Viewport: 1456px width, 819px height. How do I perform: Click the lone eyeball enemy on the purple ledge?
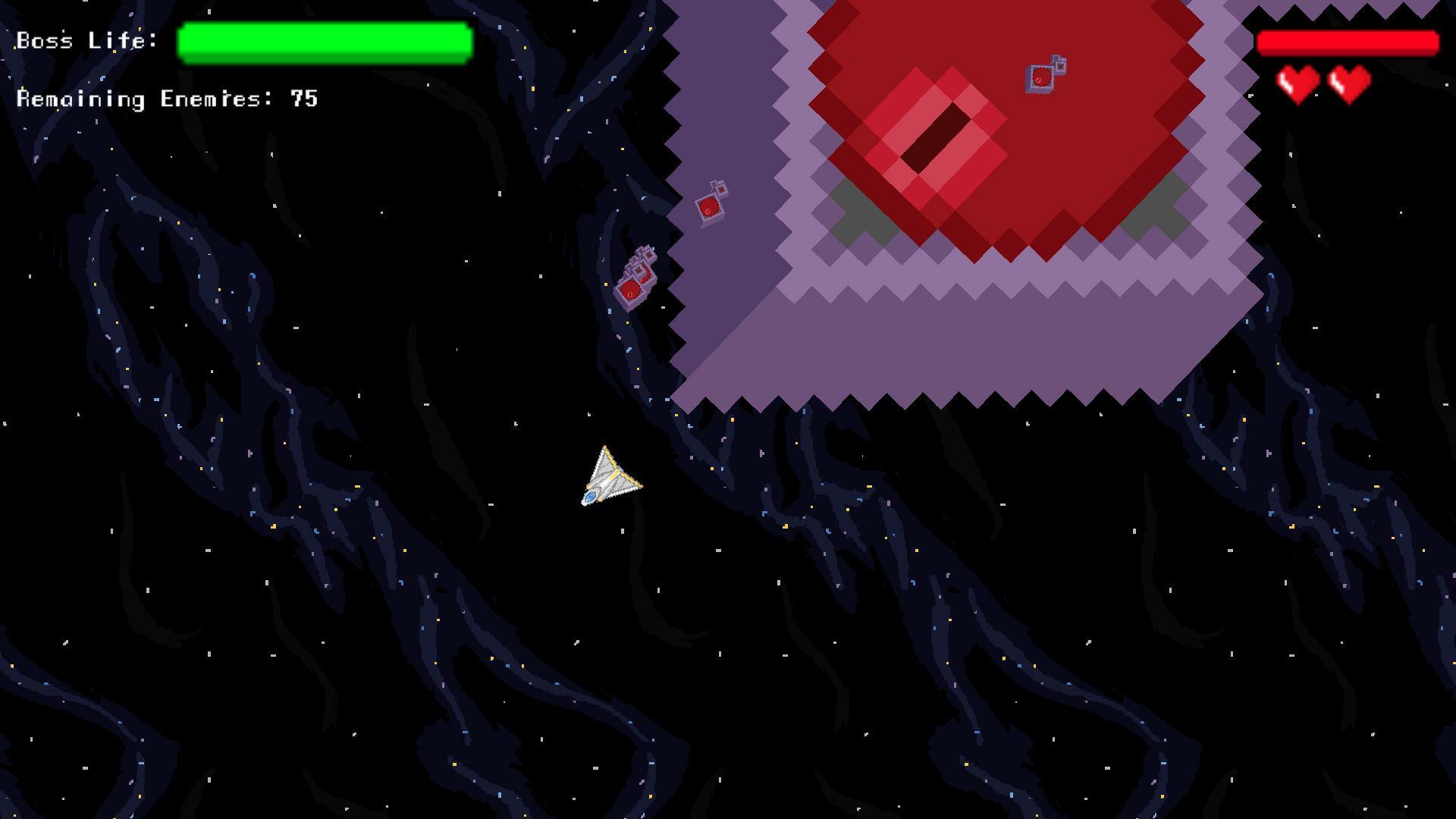[x=711, y=206]
